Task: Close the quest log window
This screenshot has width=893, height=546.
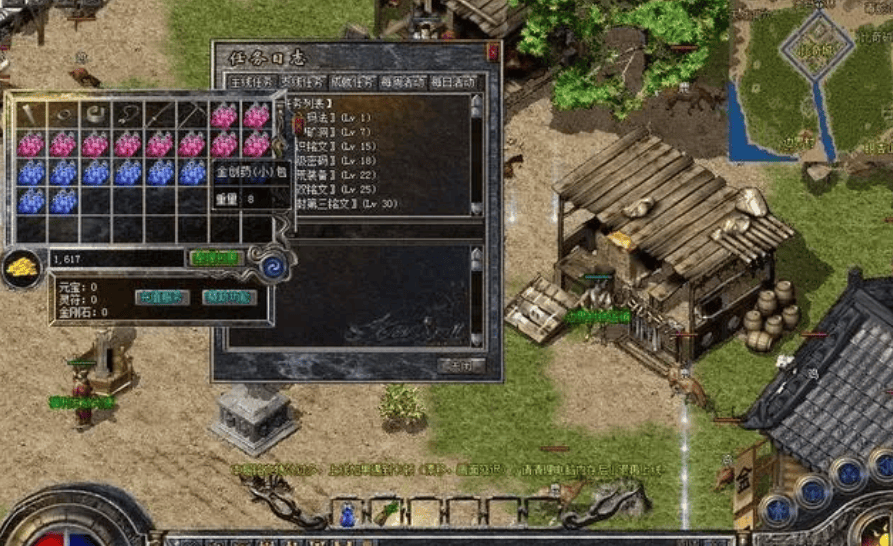Action: (x=492, y=50)
